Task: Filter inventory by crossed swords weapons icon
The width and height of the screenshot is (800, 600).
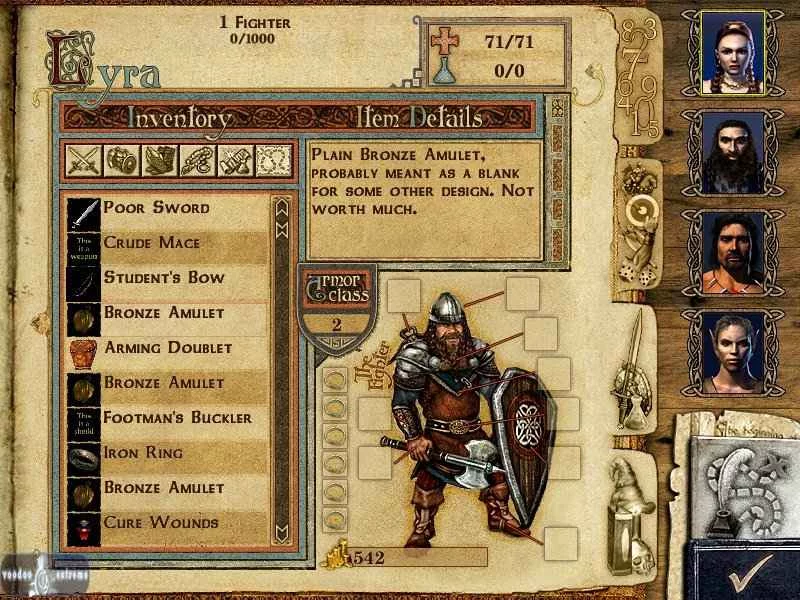Action: (x=83, y=160)
